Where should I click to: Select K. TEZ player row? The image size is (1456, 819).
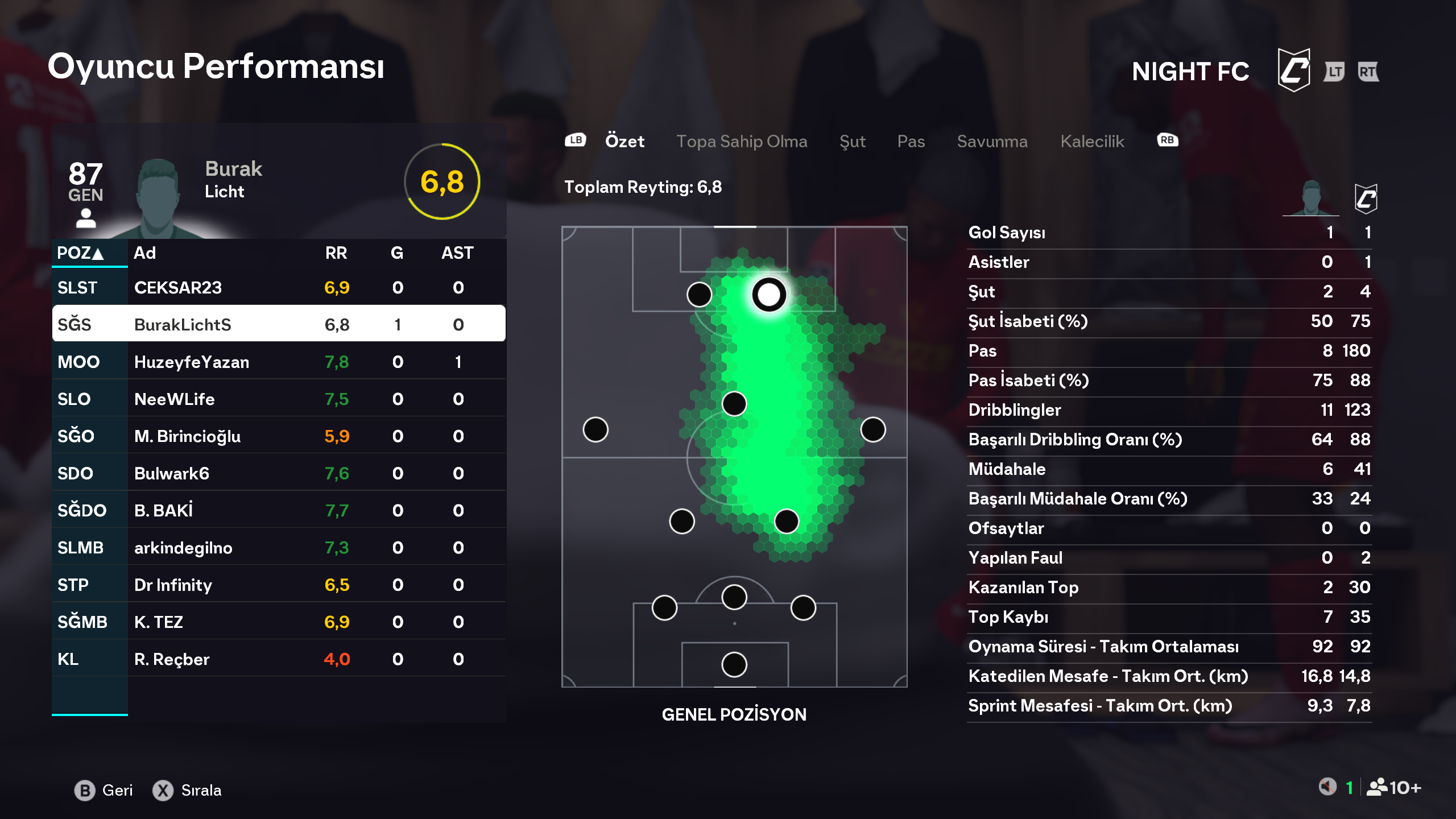coord(279,622)
